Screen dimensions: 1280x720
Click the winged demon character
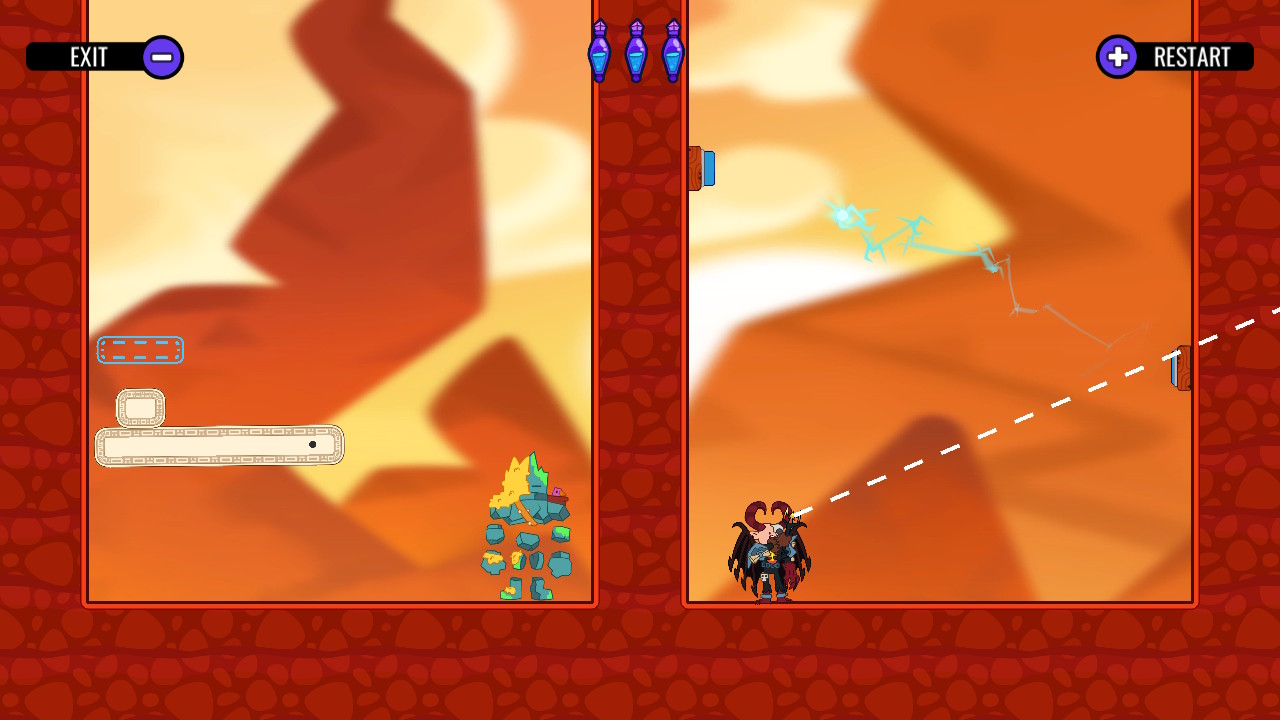pyautogui.click(x=770, y=550)
